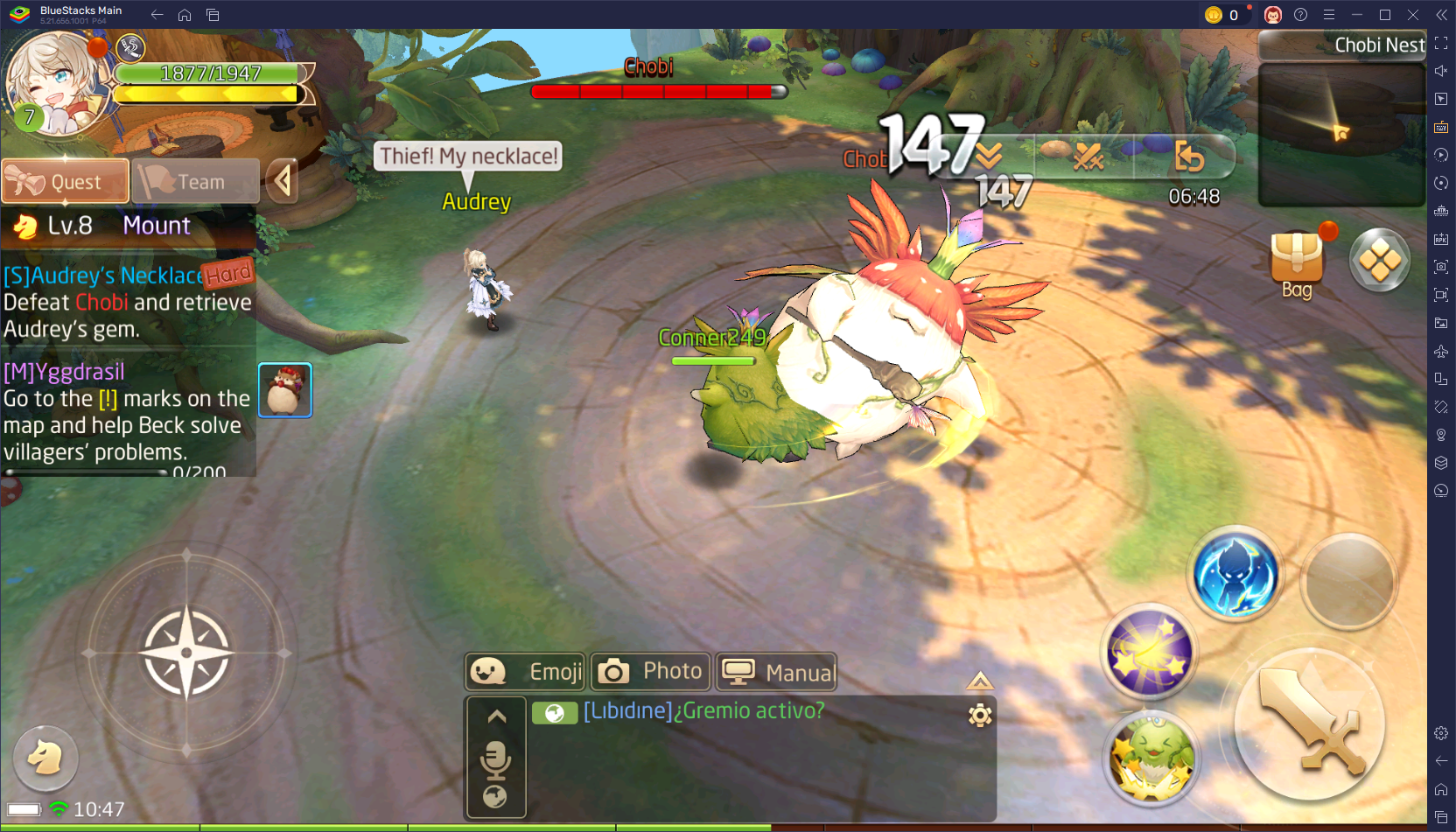Expand the chat window with the up arrow

pyautogui.click(x=496, y=715)
